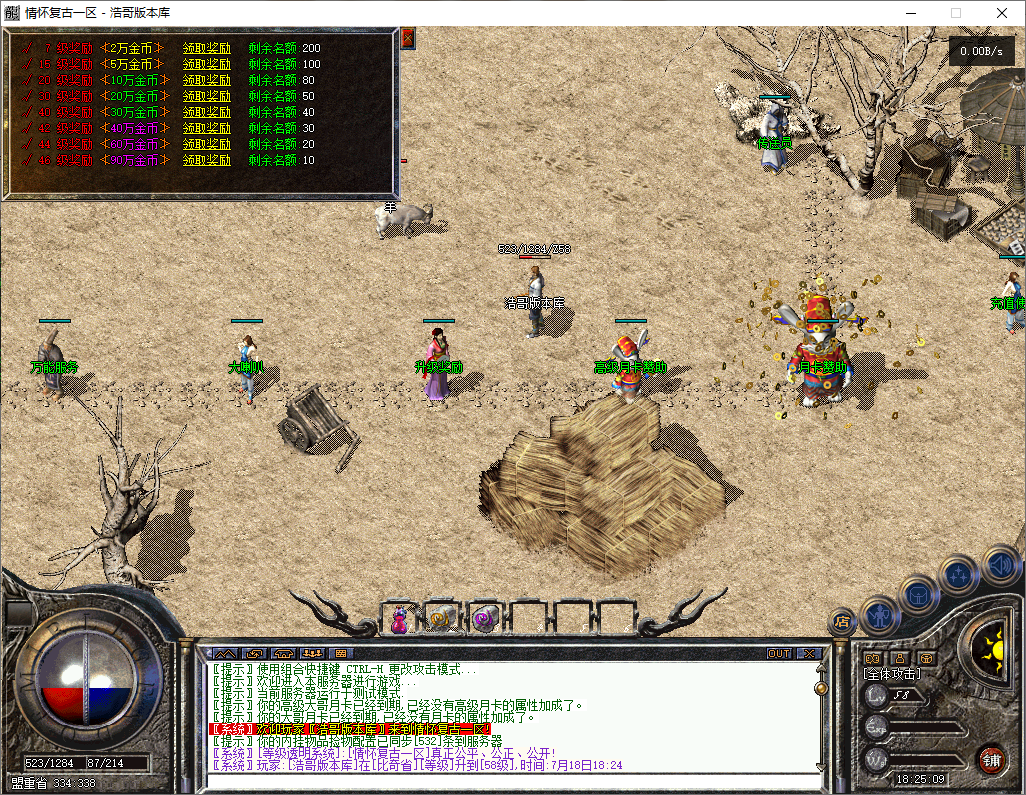Switch the 全体攻击 attack mode label

click(x=892, y=675)
